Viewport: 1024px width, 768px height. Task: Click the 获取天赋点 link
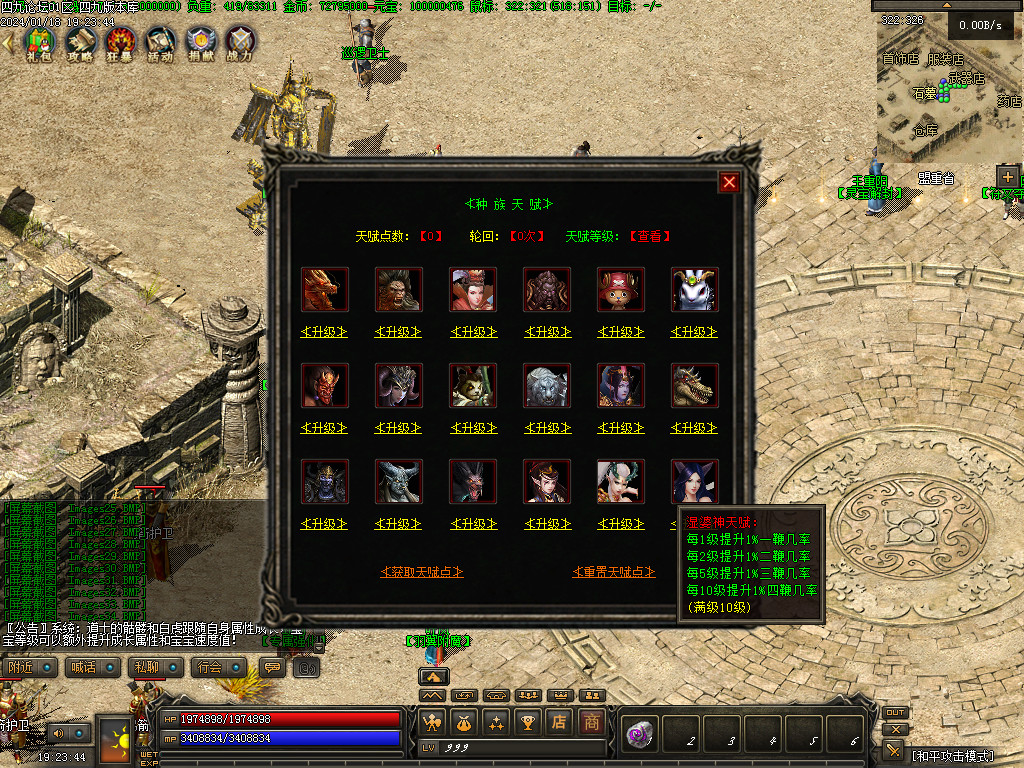(x=422, y=572)
